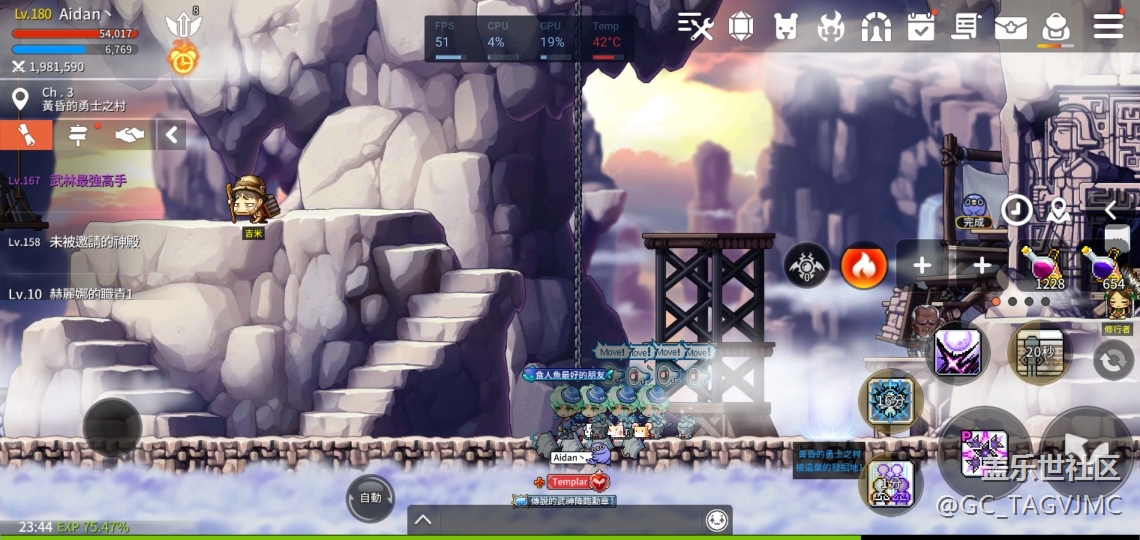Screen dimensions: 1140x540
Task: Open the calendar attendance icon
Action: 920,27
